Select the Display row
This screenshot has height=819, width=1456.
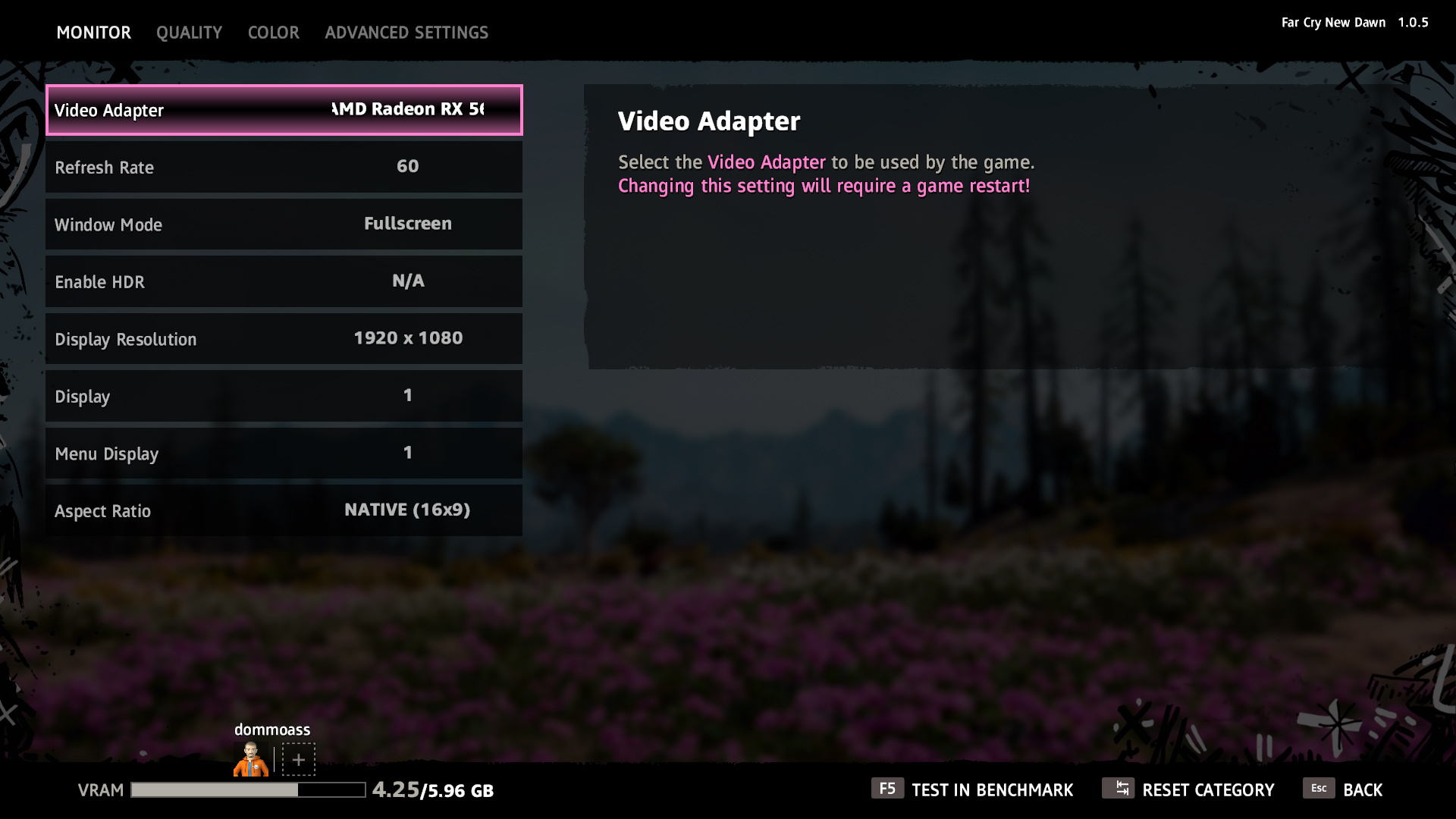coord(284,396)
